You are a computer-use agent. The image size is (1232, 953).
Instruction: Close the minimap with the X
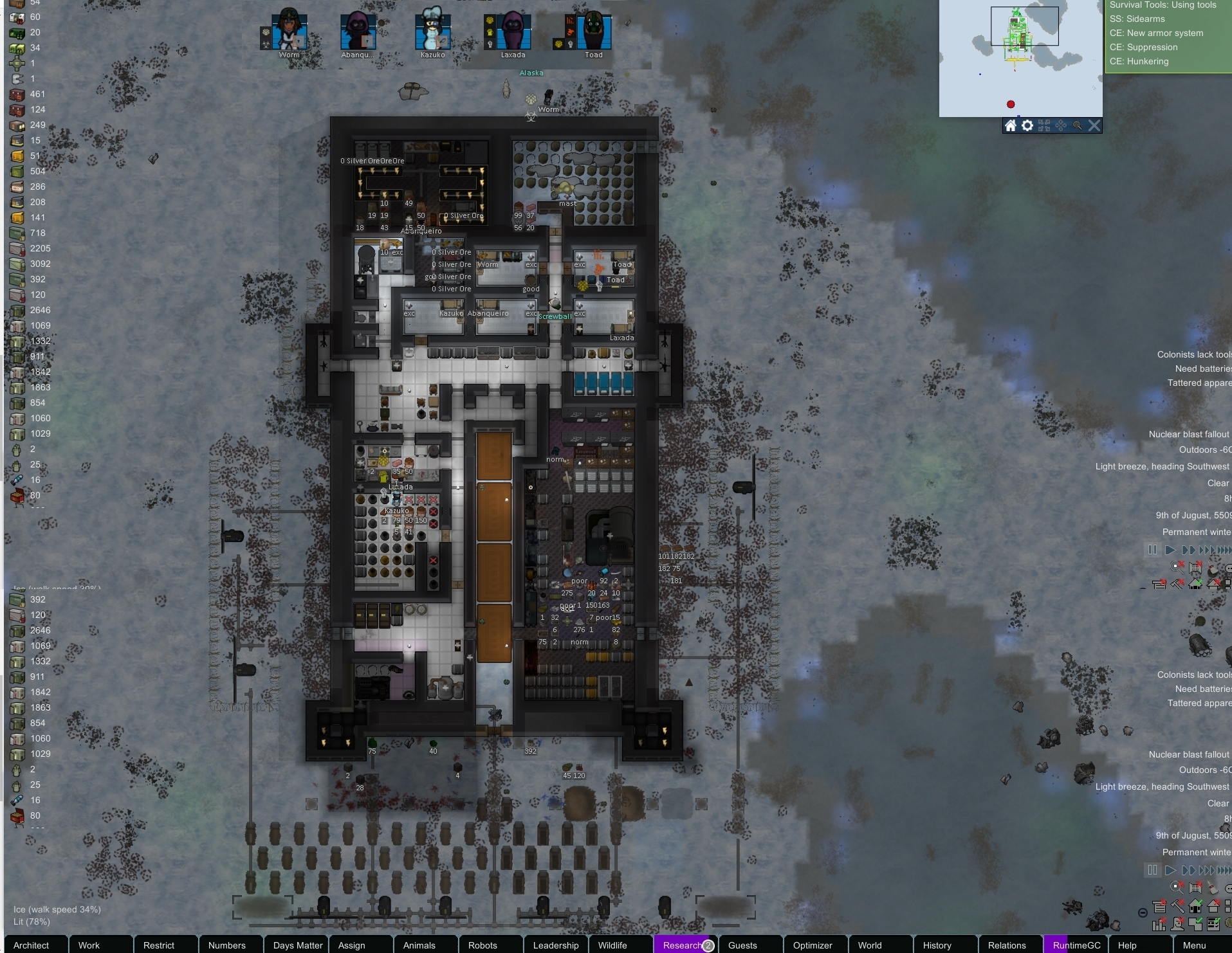click(x=1094, y=125)
